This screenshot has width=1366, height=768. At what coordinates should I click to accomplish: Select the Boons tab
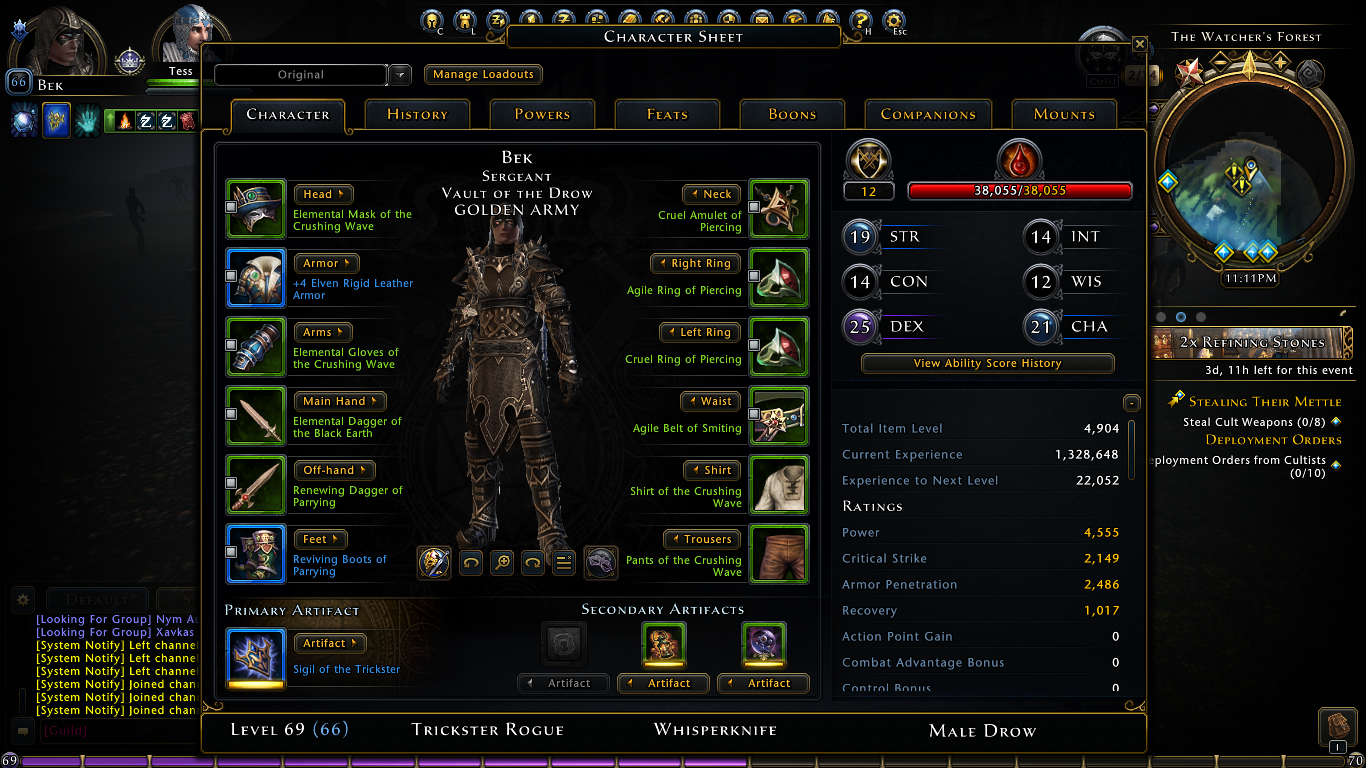[792, 115]
